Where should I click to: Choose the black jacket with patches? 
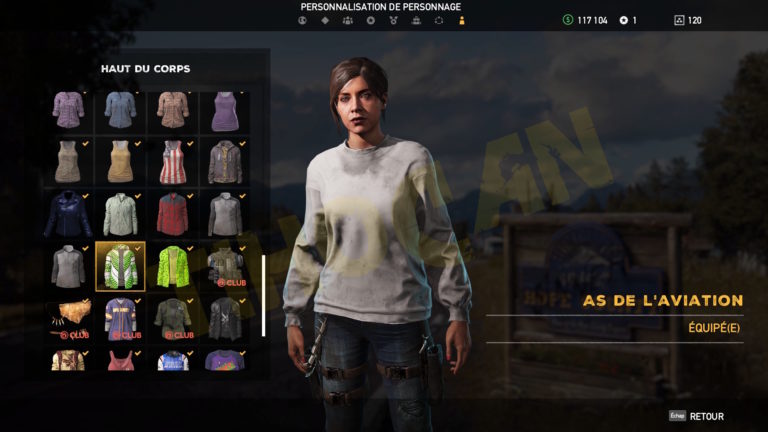(224, 316)
